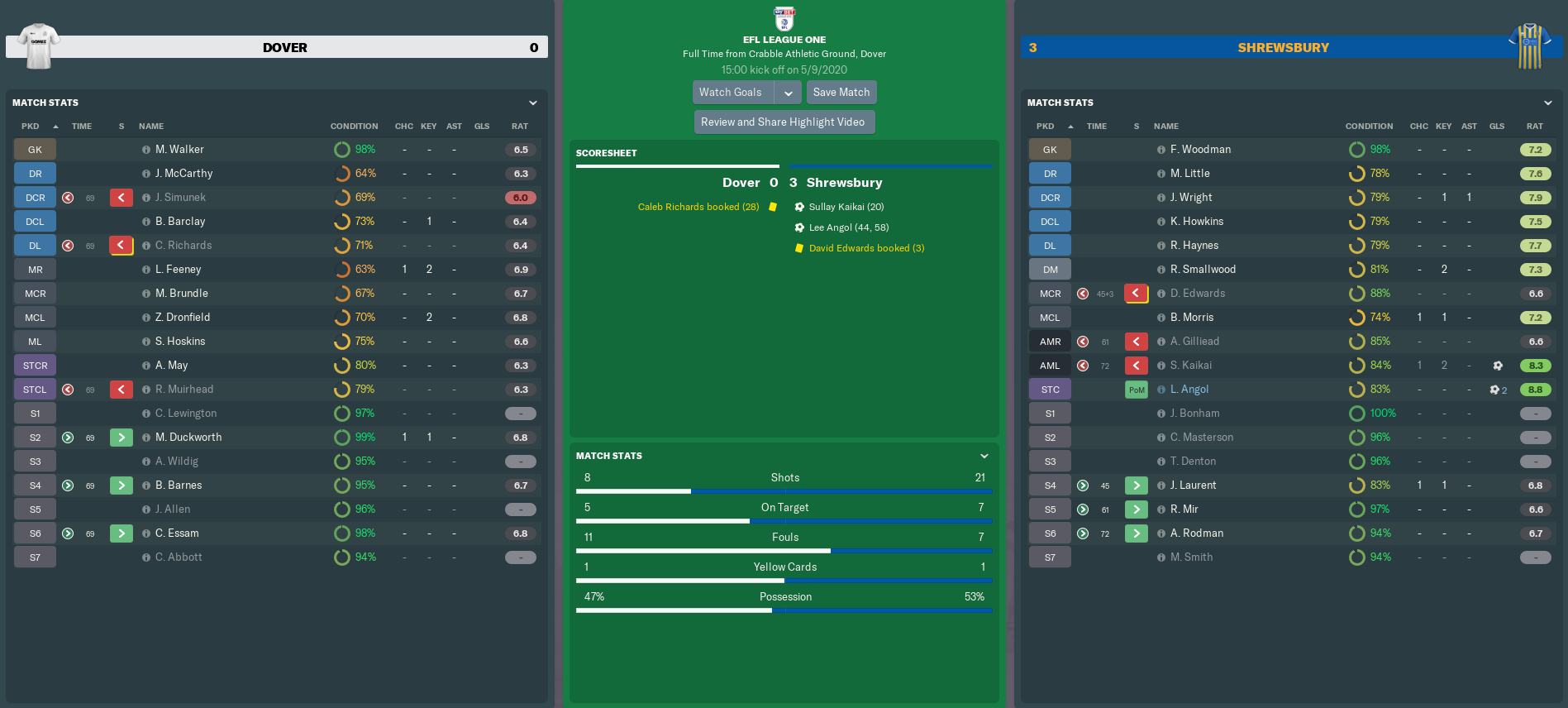Select M. Walker in Dover's lineup

tap(179, 150)
